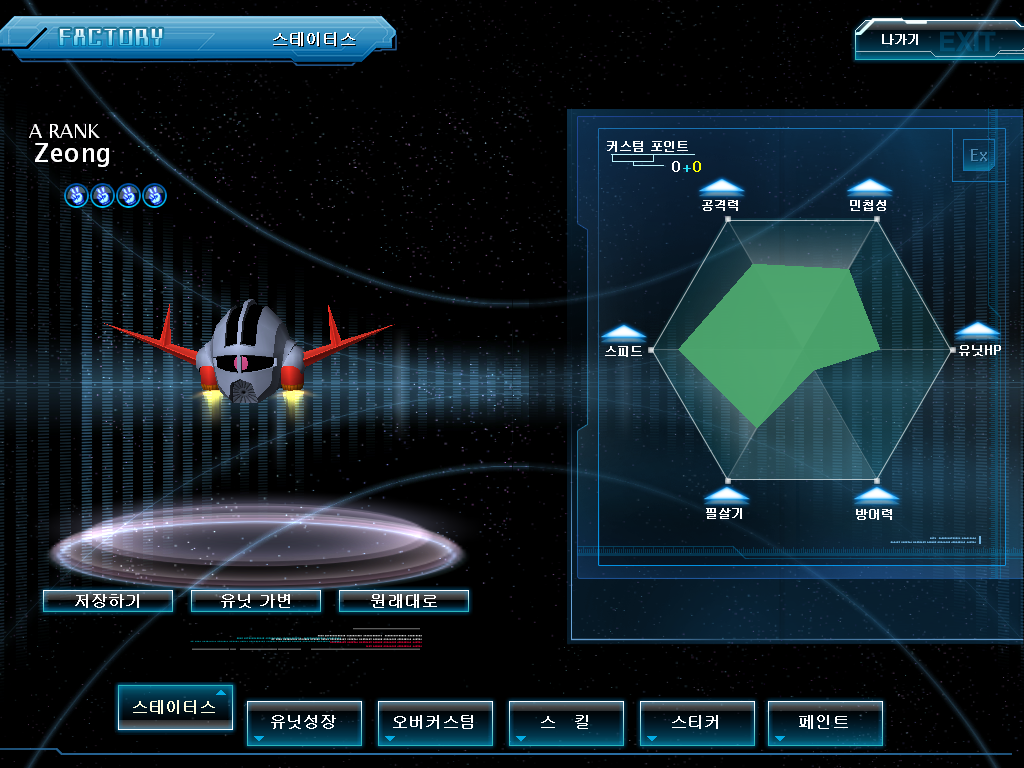Revert stats with 원래대로 button
Image resolution: width=1024 pixels, height=768 pixels.
[403, 601]
